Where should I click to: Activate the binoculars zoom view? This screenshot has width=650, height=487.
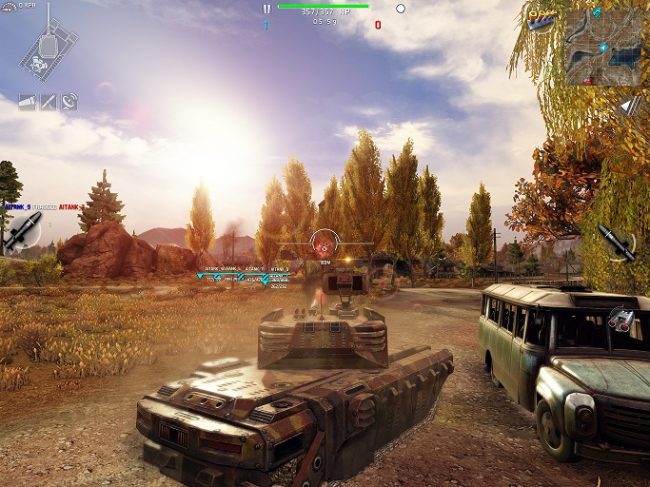pos(622,319)
